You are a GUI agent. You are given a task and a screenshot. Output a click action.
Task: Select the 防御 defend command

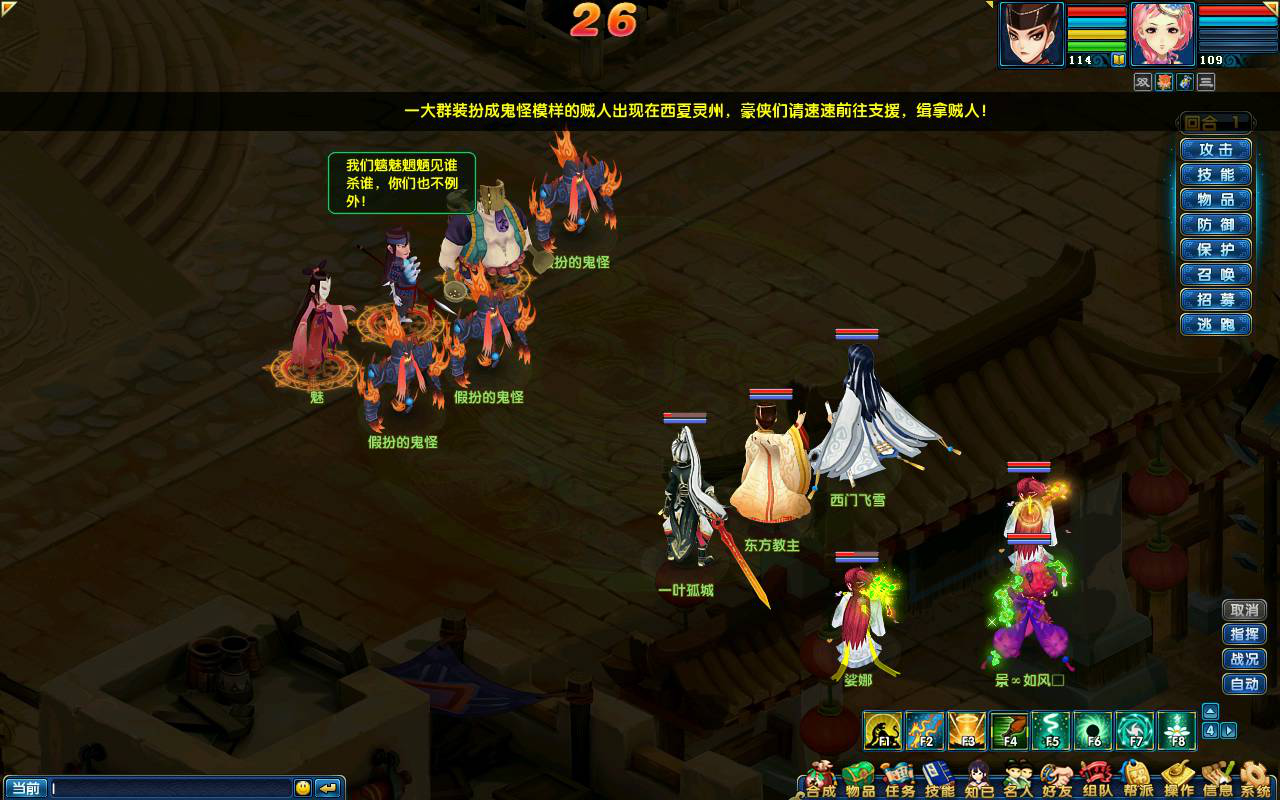[x=1215, y=225]
